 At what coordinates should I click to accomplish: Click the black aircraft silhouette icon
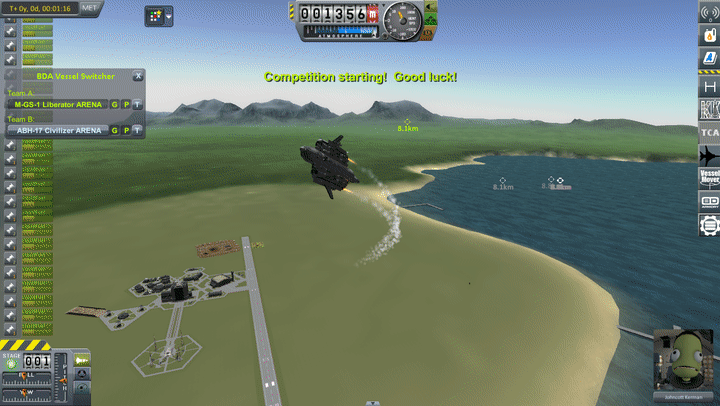tap(708, 156)
